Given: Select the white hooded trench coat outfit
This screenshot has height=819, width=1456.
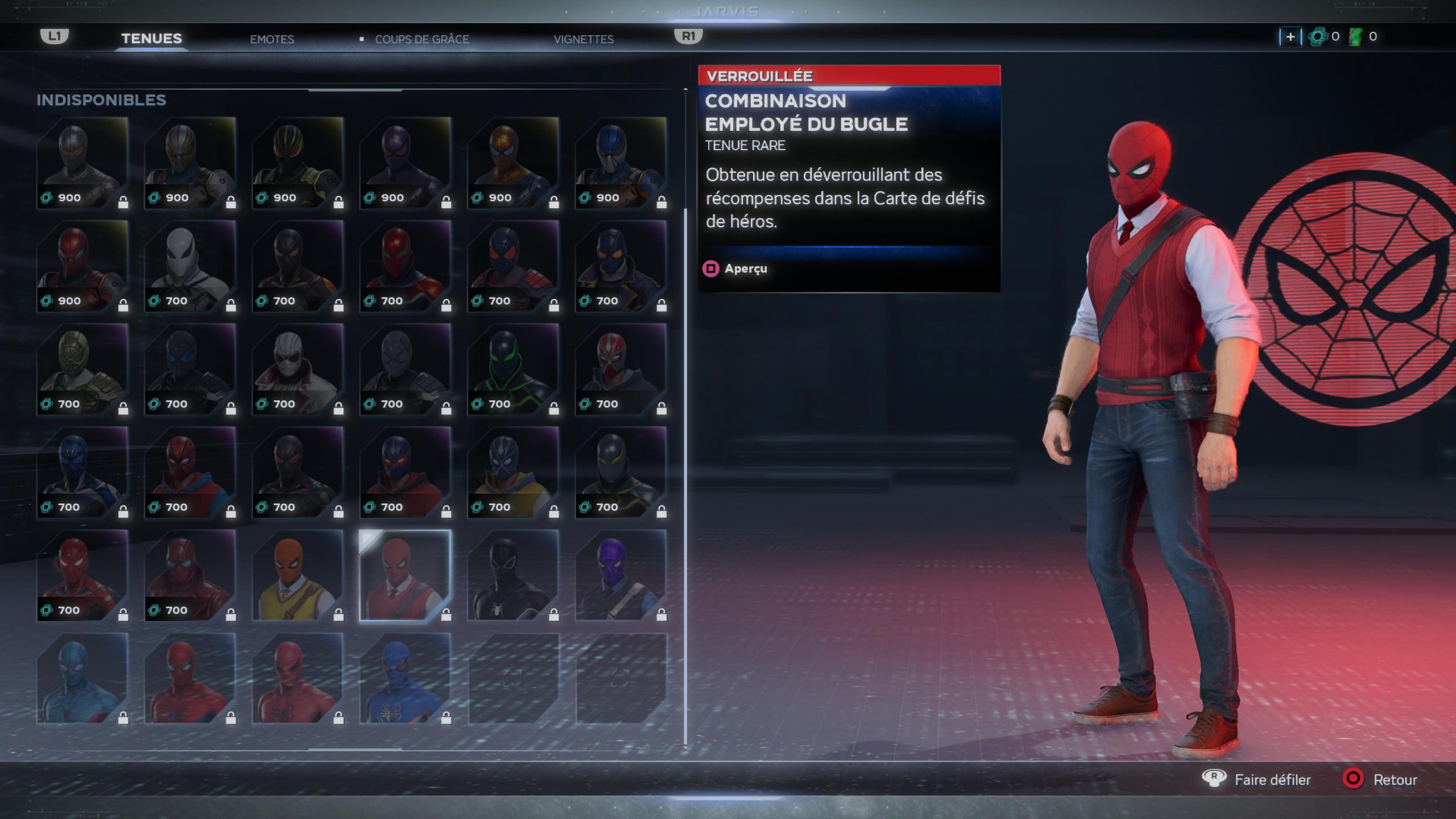Looking at the screenshot, I should coord(297,369).
